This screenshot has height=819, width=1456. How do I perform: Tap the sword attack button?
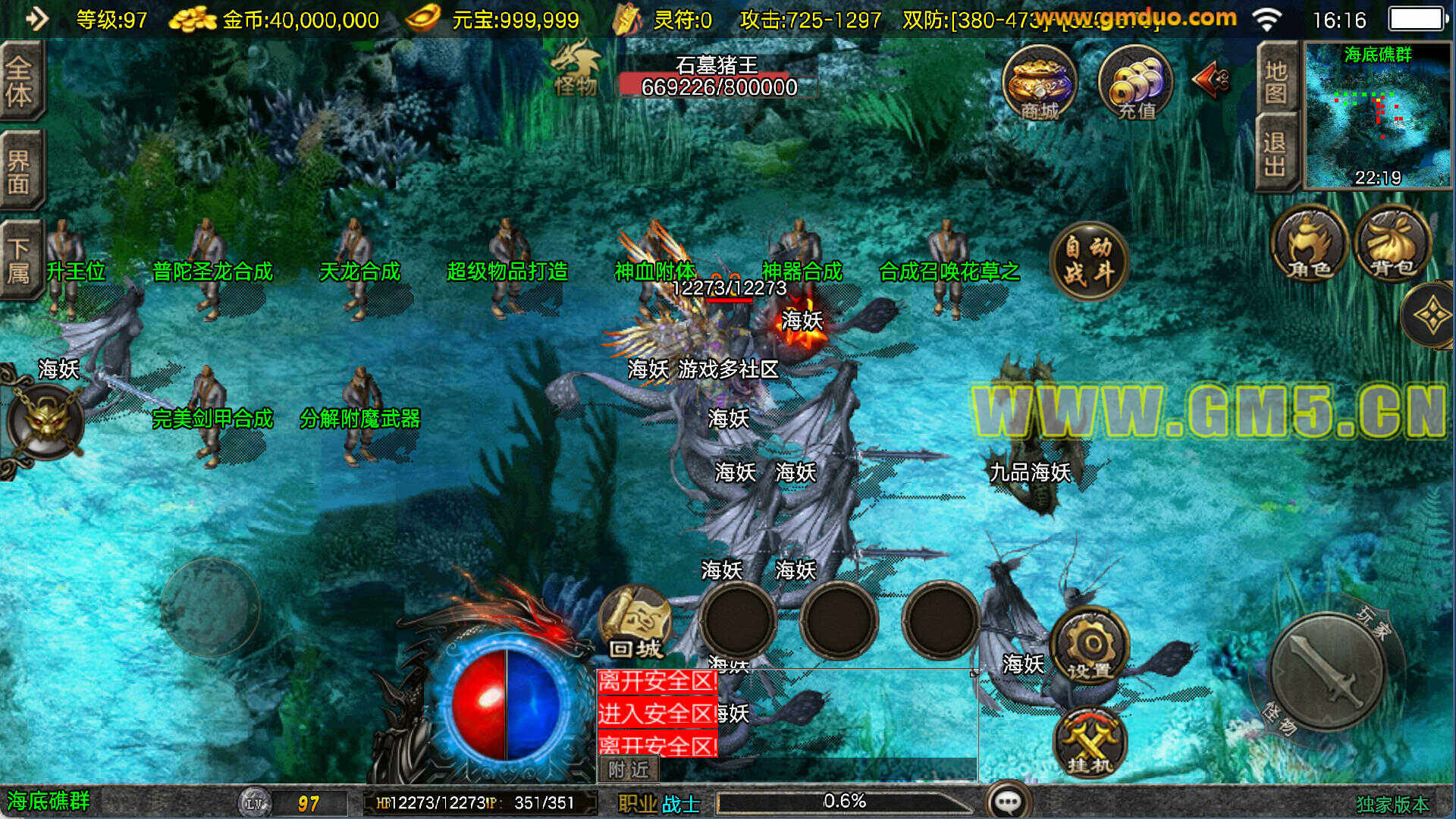pos(1328,672)
